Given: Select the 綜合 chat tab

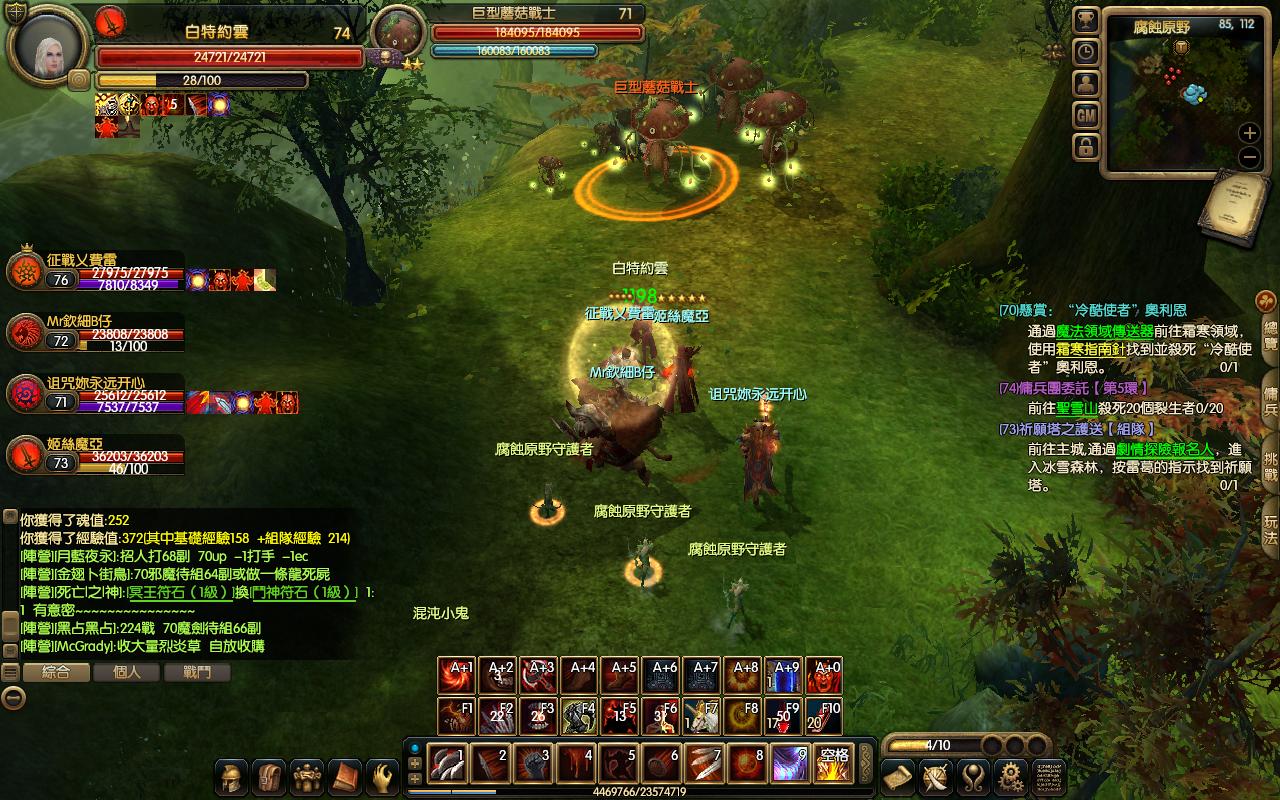Looking at the screenshot, I should (x=56, y=673).
